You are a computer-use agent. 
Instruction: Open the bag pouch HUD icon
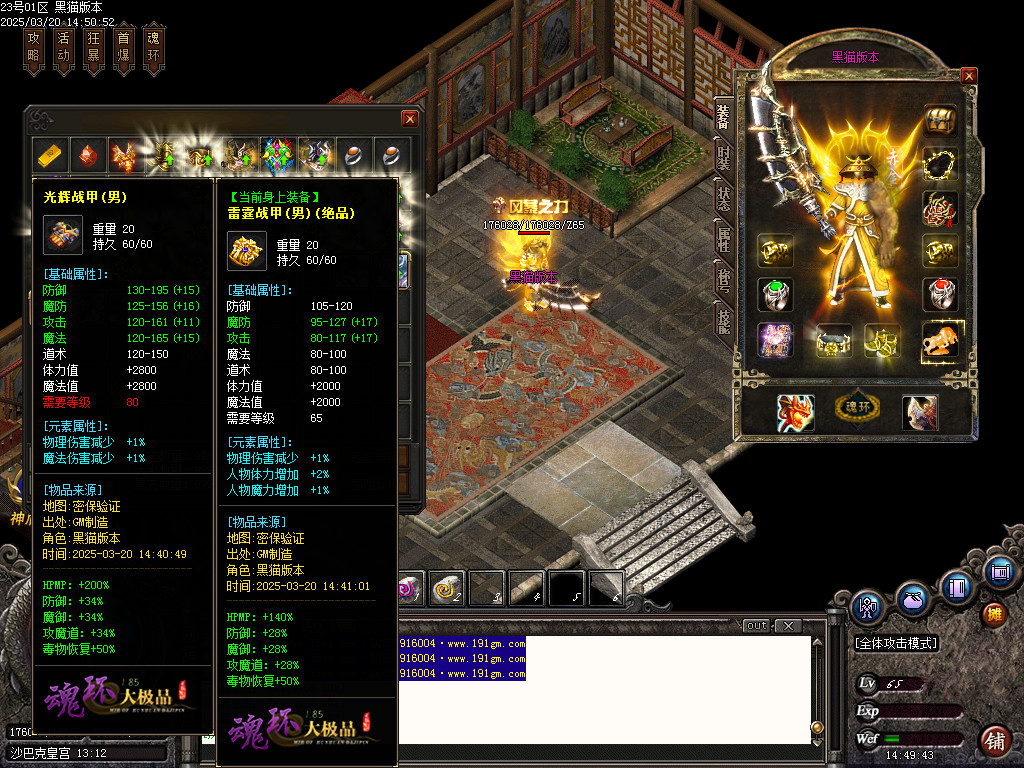click(x=911, y=601)
